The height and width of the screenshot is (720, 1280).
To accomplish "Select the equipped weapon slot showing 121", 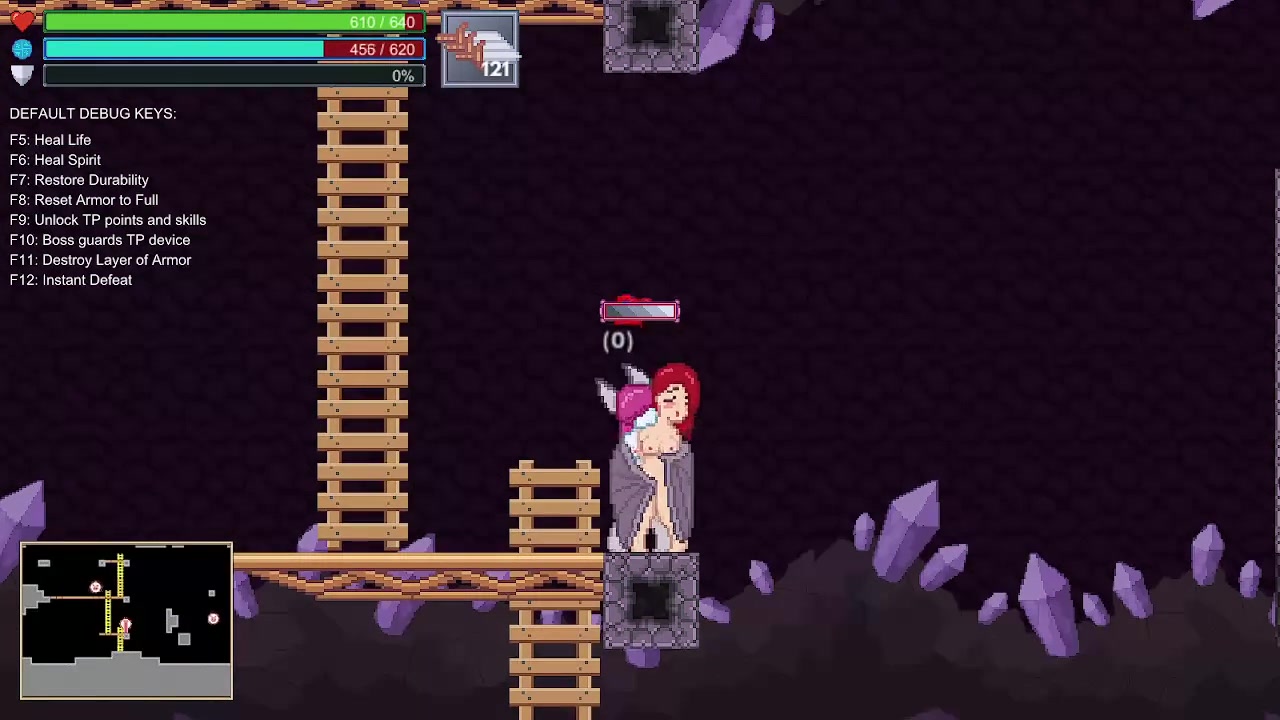I will [480, 49].
